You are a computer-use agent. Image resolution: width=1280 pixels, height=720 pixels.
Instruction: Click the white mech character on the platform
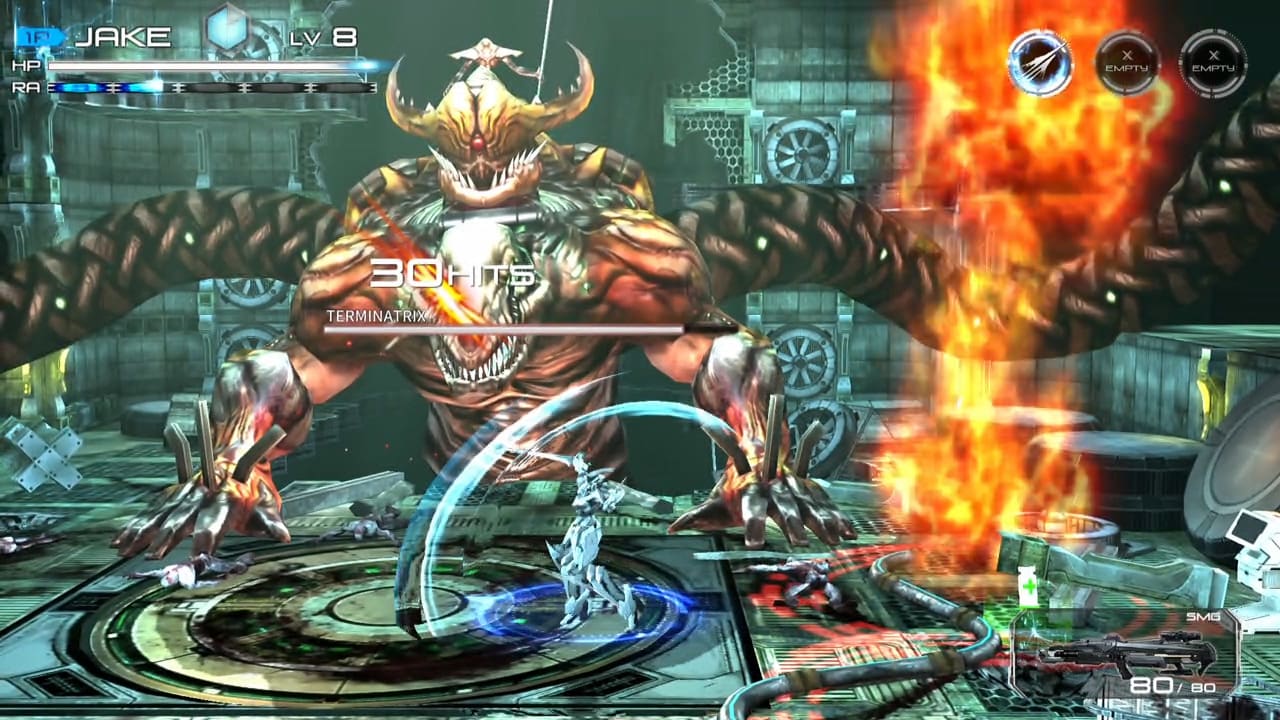(x=590, y=540)
